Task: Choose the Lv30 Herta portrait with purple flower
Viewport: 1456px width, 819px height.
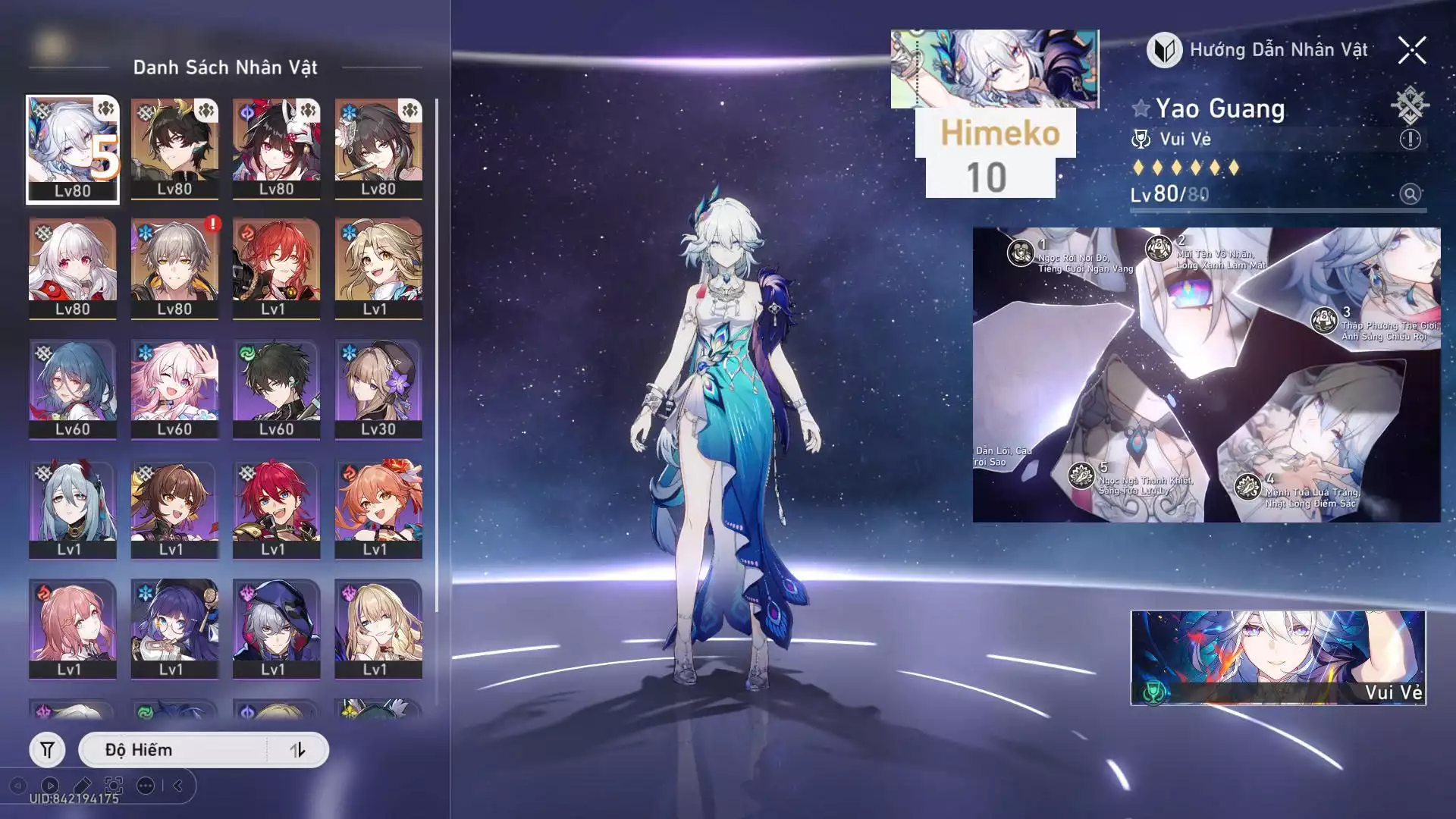Action: coord(378,388)
